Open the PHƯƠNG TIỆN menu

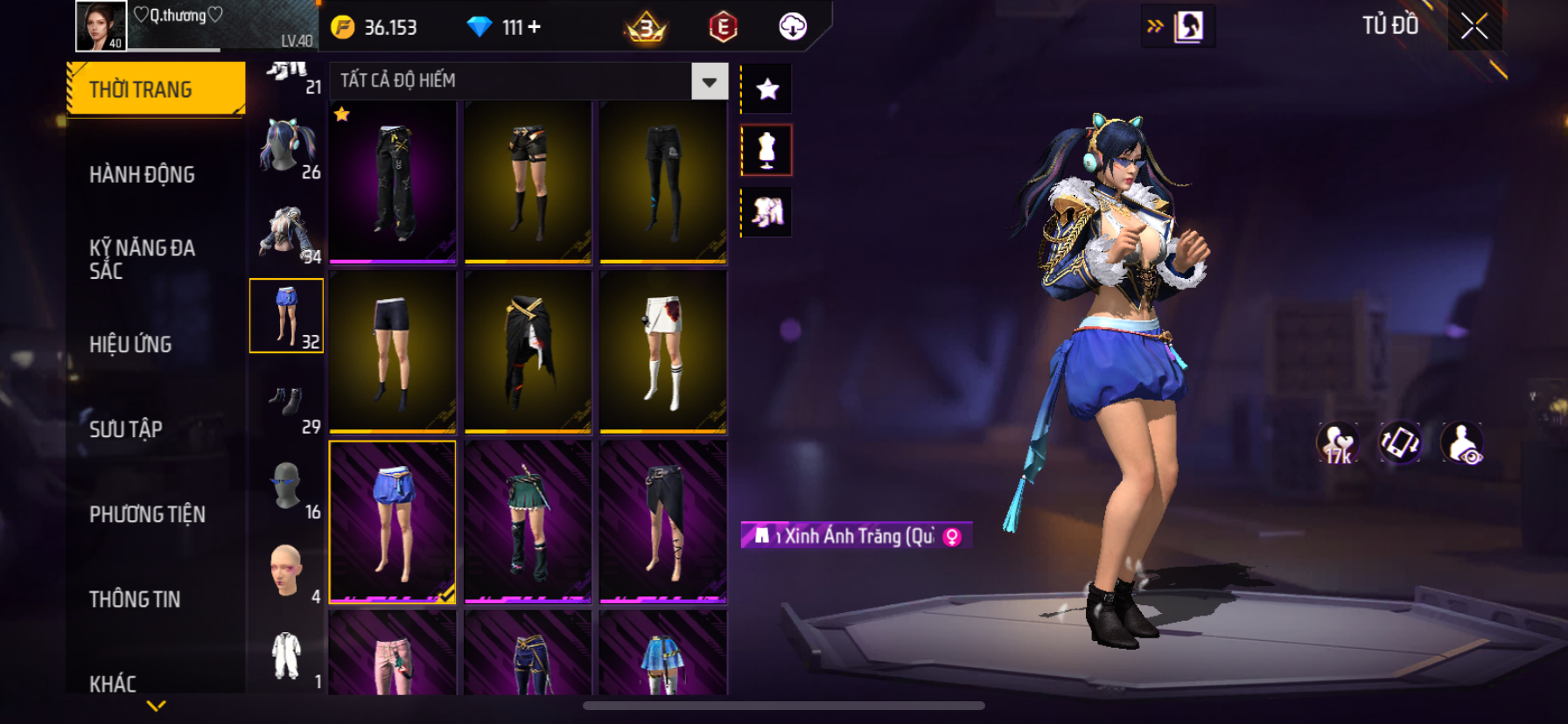[x=147, y=514]
